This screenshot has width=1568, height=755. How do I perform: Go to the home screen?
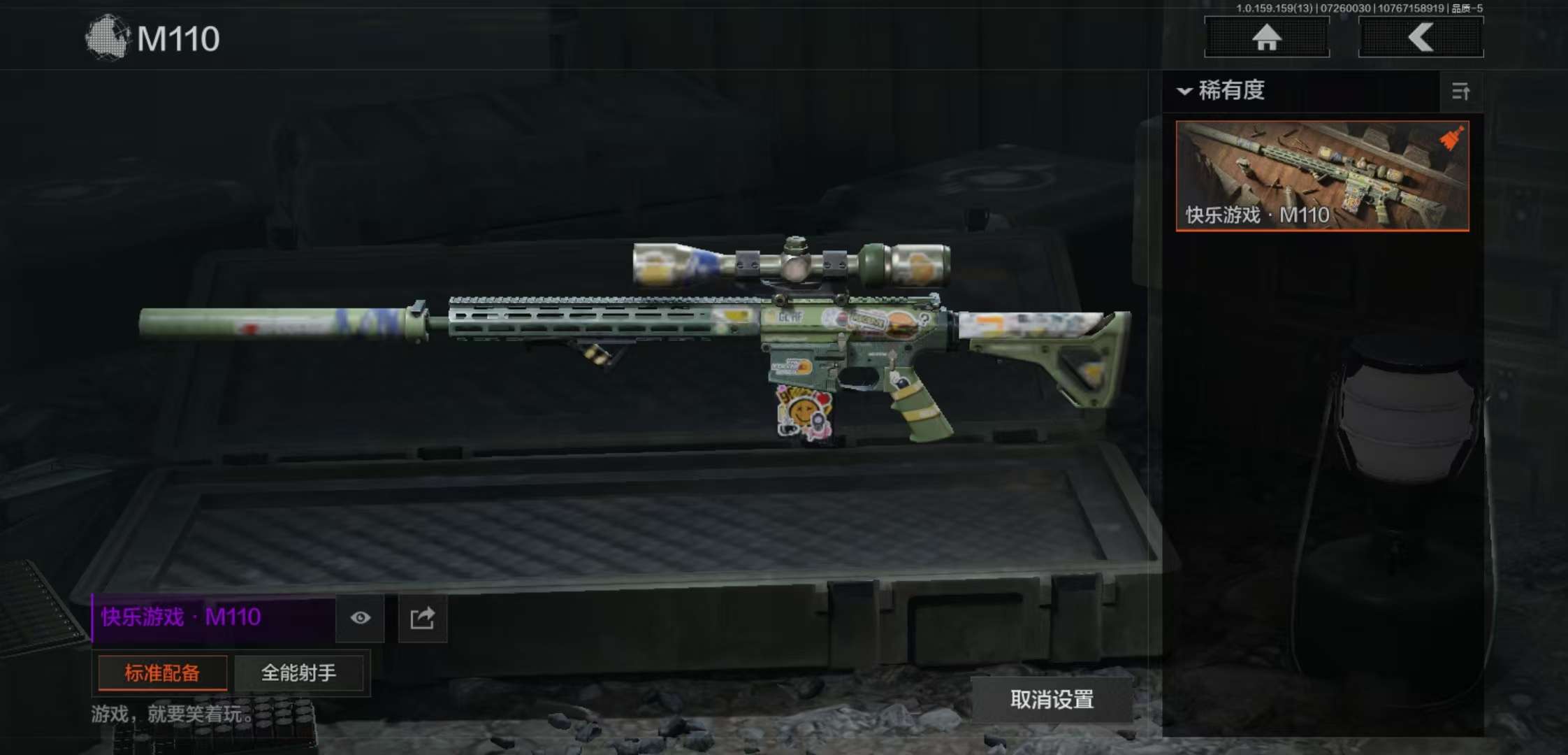[1266, 37]
